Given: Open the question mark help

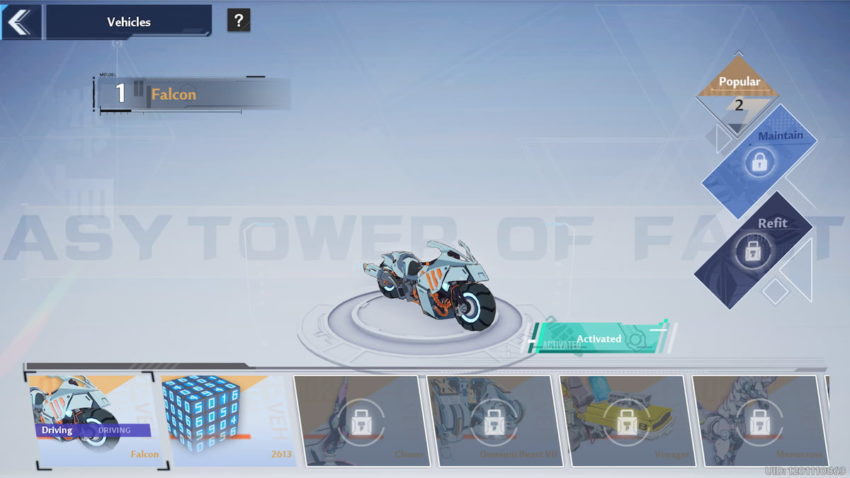Looking at the screenshot, I should [x=238, y=20].
